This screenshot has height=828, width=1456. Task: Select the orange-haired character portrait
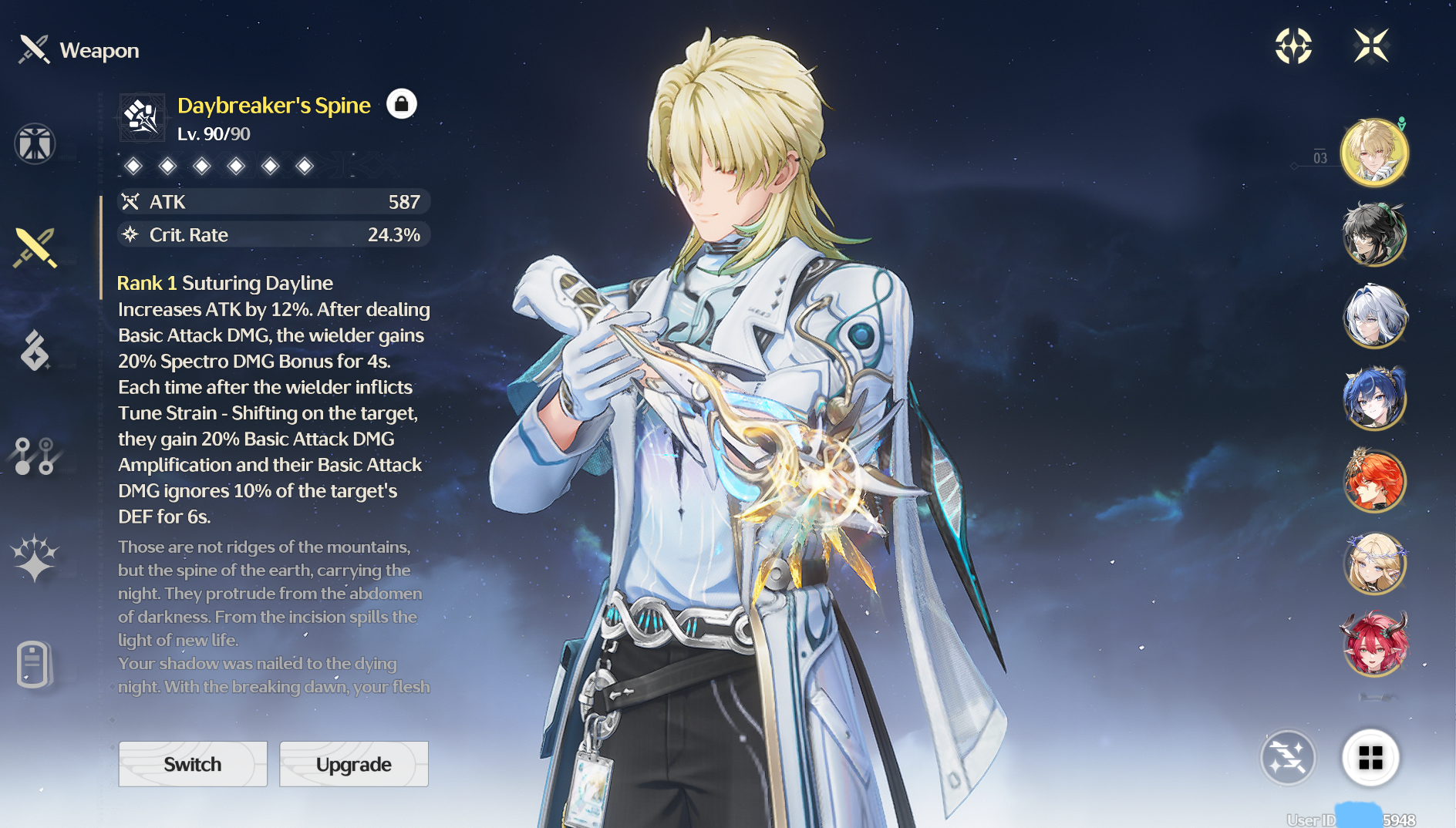pyautogui.click(x=1374, y=481)
